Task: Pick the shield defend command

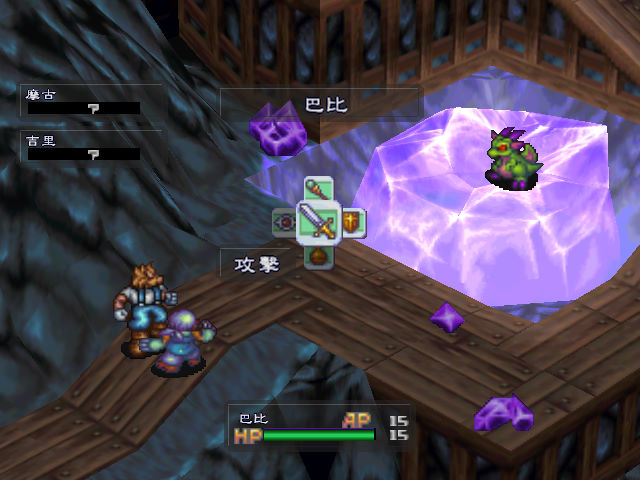Action: pos(352,221)
